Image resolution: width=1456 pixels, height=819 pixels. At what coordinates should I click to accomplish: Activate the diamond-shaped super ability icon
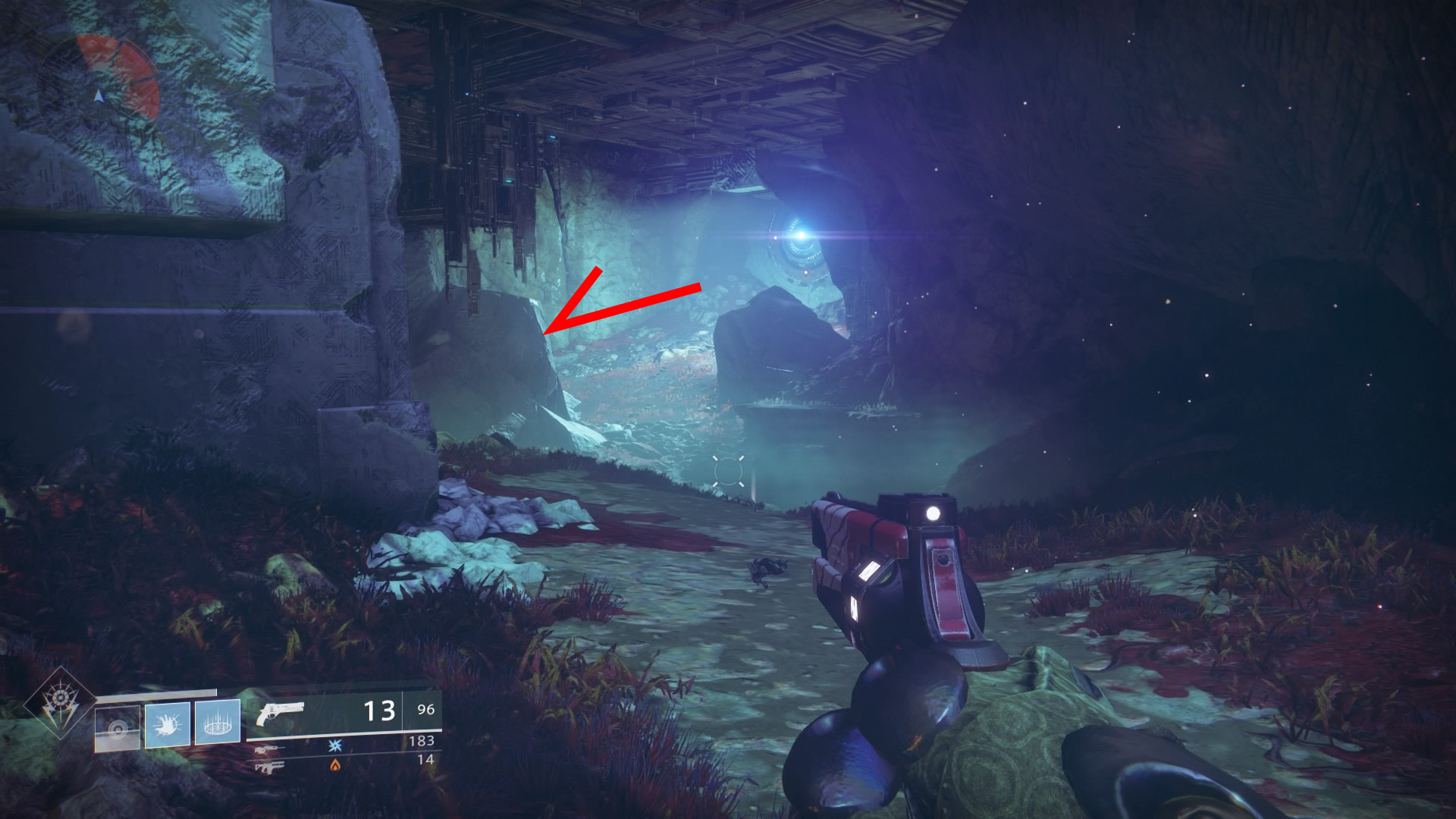click(x=59, y=703)
